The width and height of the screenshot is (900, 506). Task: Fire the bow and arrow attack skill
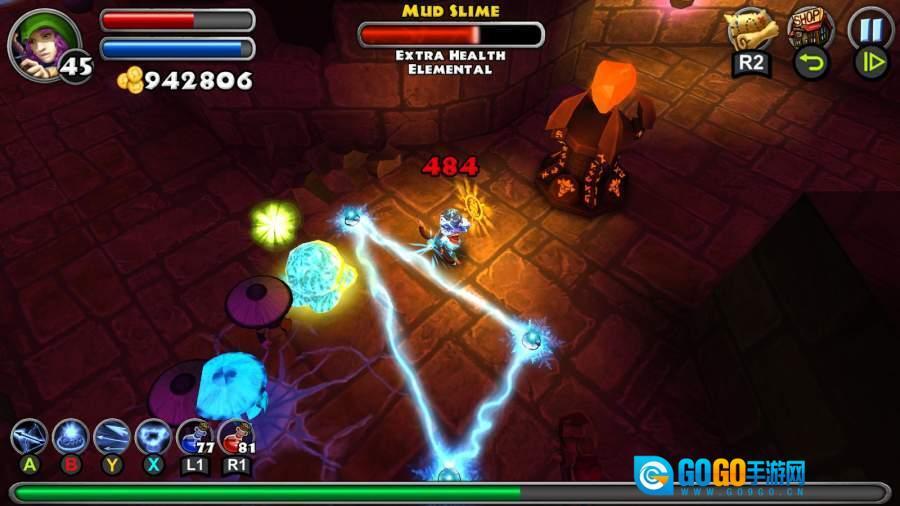29,437
